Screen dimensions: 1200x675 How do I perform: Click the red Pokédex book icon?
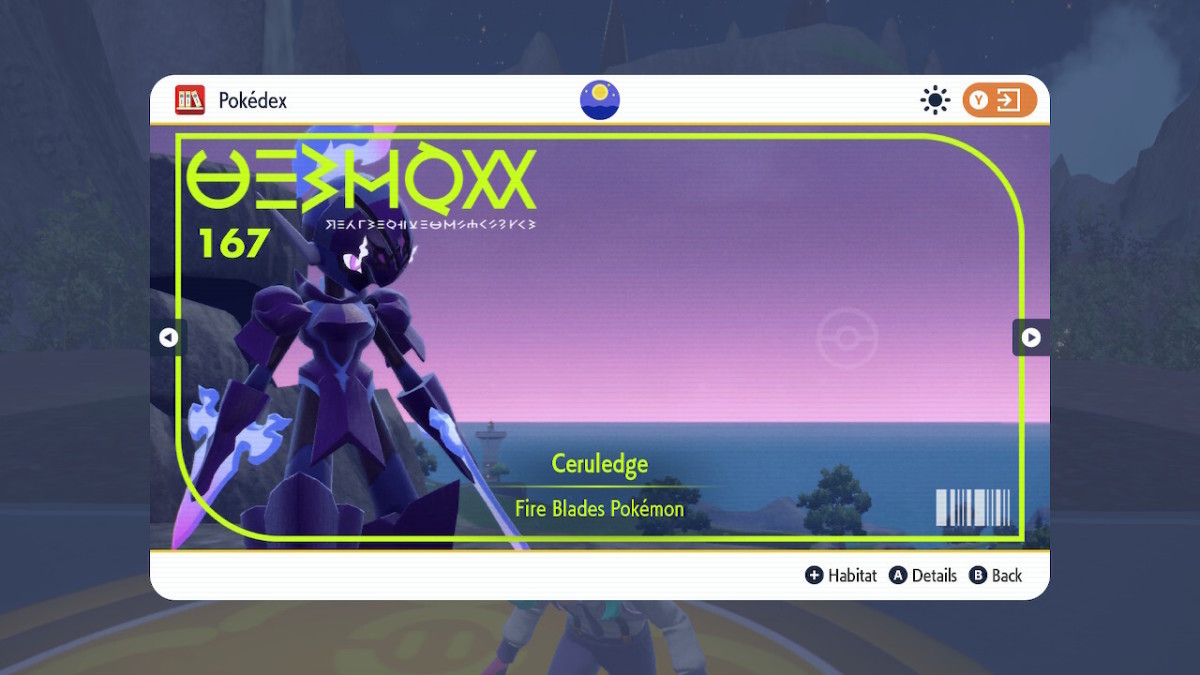[190, 100]
